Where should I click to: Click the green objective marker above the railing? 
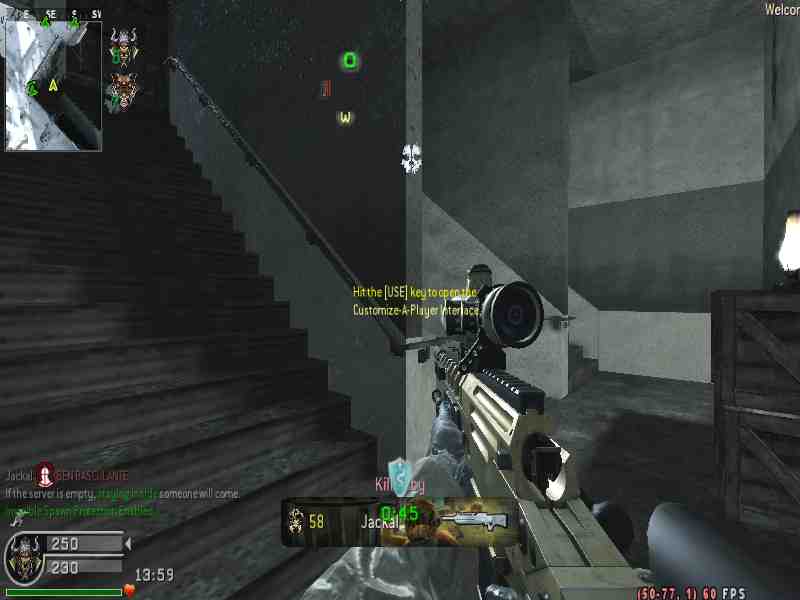[x=349, y=61]
